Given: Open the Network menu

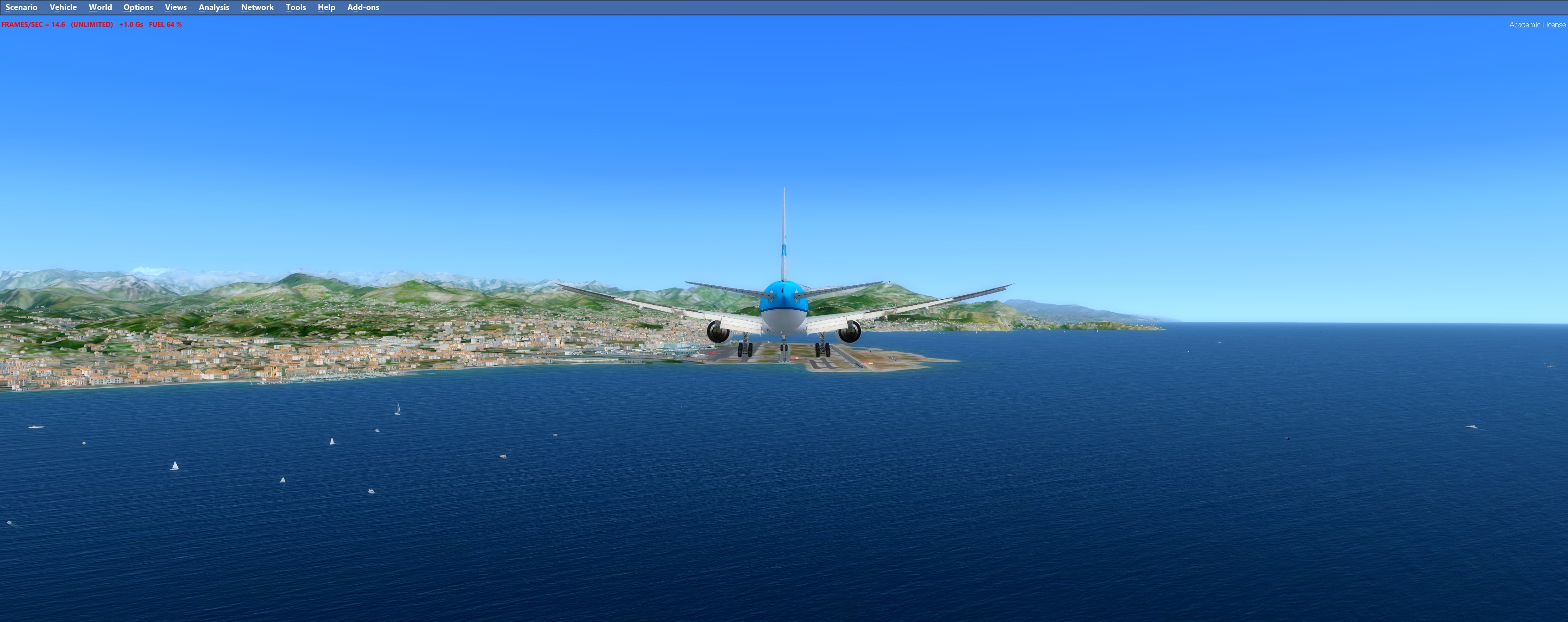Looking at the screenshot, I should (x=257, y=7).
